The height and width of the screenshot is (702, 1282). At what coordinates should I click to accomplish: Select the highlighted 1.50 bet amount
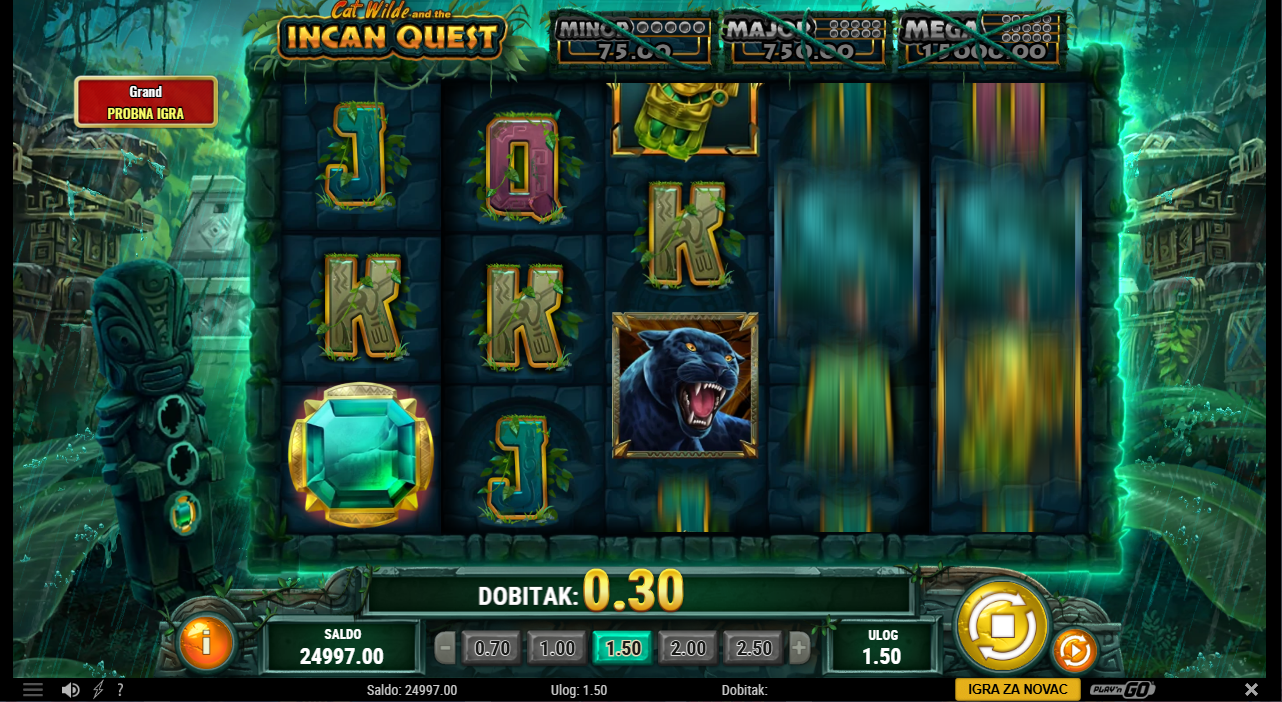click(x=622, y=648)
